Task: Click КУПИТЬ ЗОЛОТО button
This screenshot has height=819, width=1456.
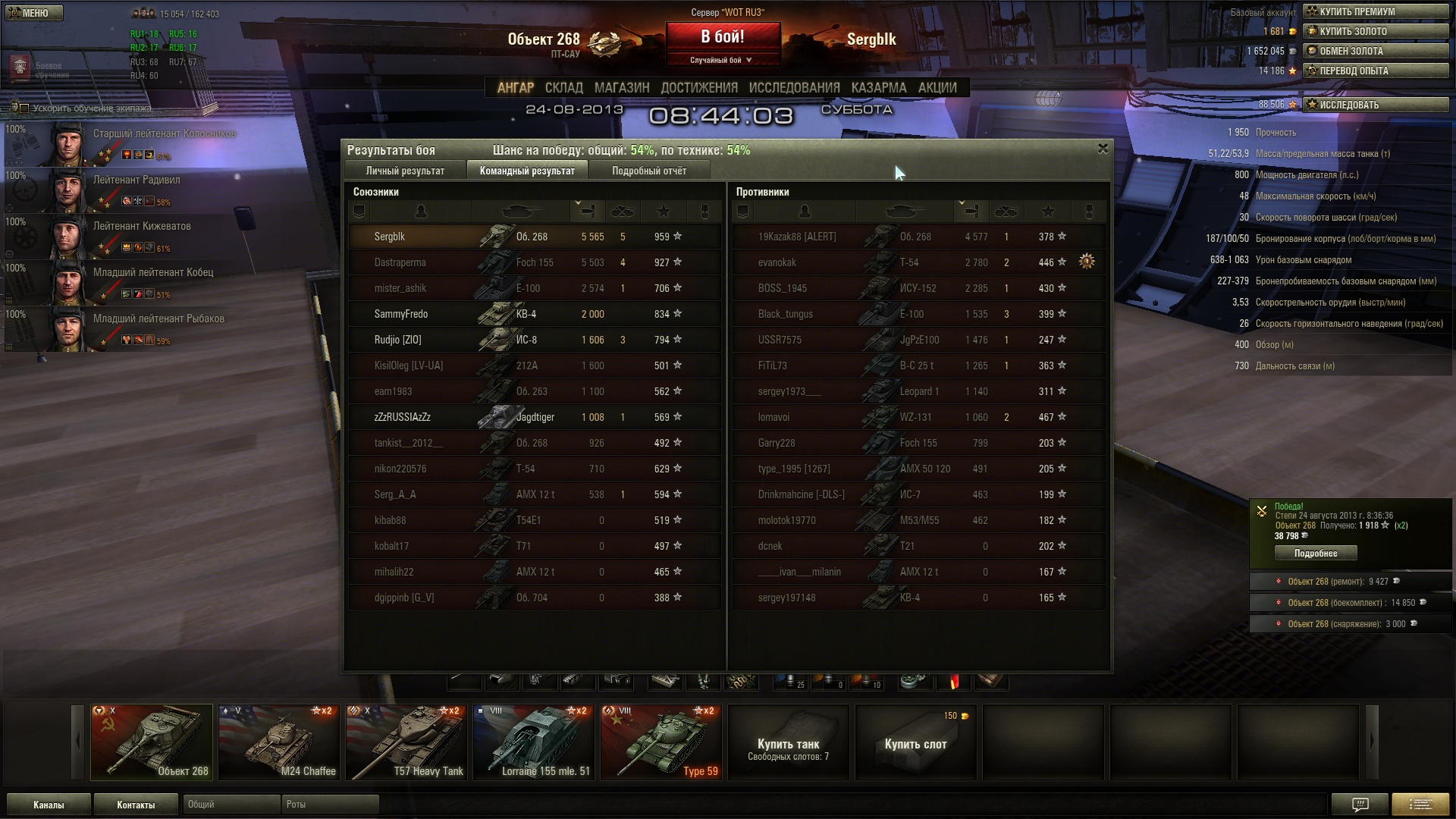Action: coord(1376,31)
